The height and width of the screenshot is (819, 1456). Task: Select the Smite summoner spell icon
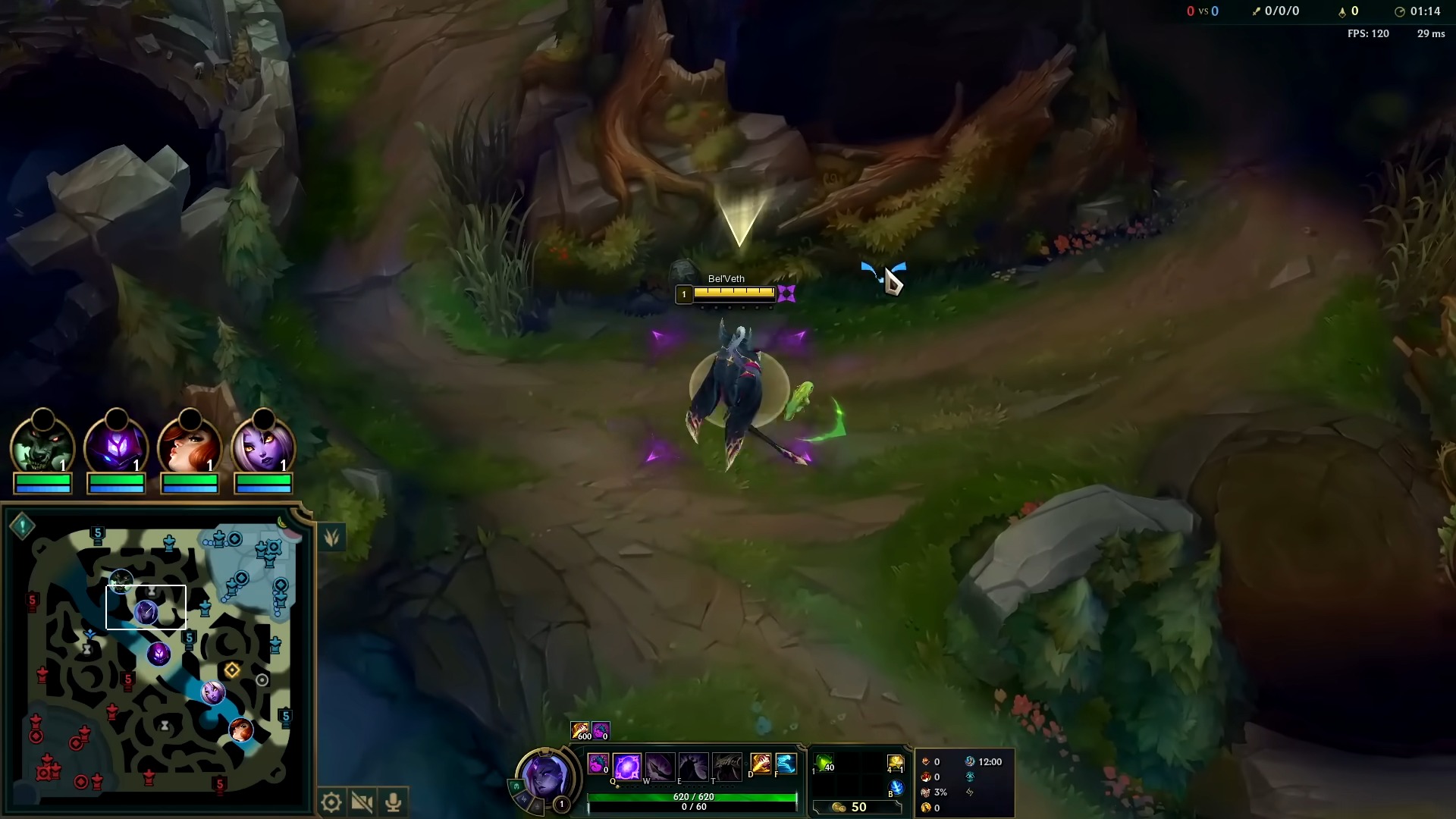(760, 765)
